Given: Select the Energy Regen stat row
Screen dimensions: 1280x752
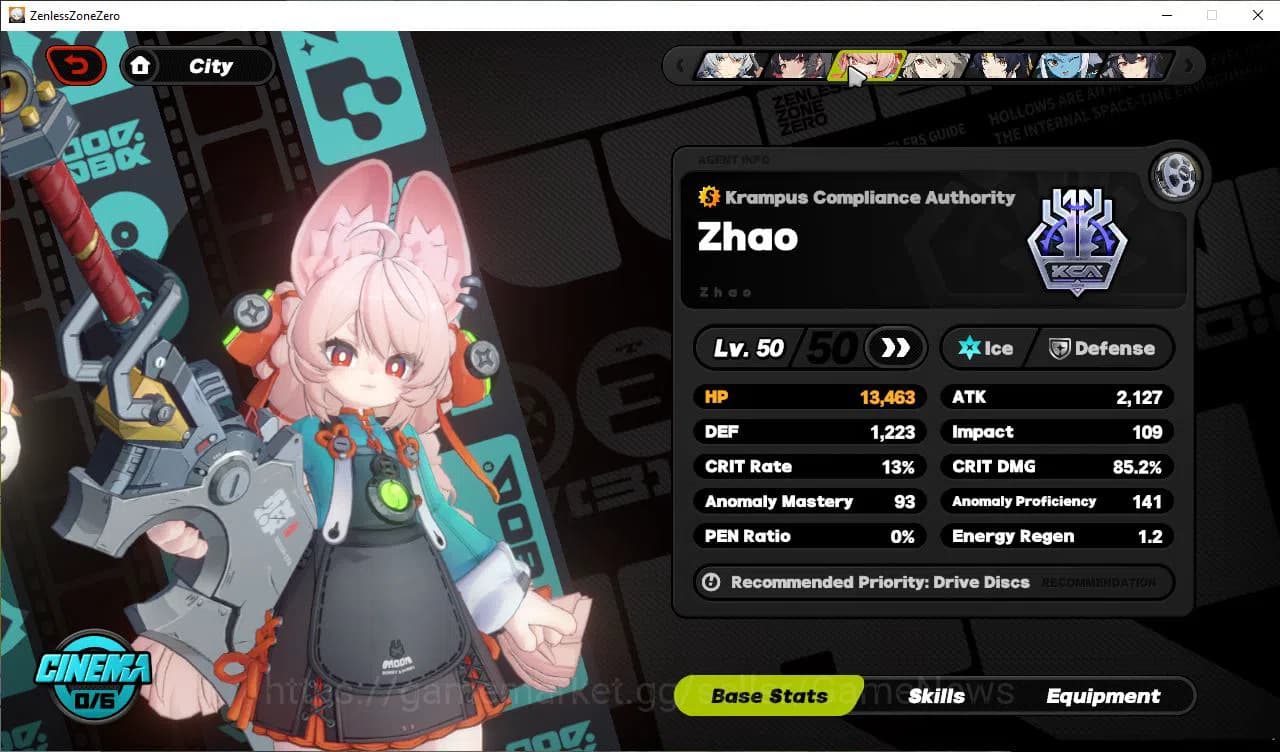Looking at the screenshot, I should (x=1056, y=536).
